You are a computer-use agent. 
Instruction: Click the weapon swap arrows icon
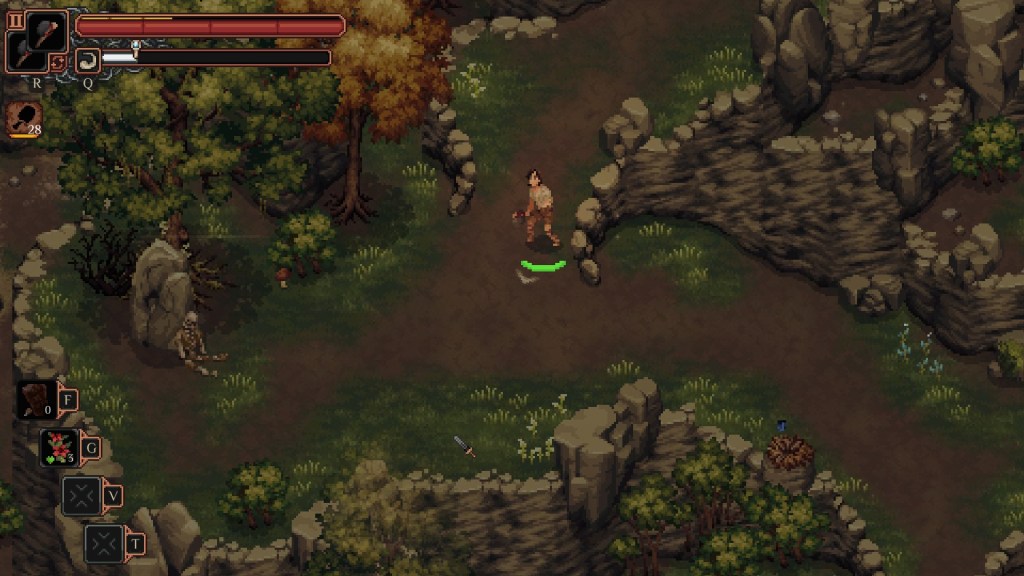(58, 62)
